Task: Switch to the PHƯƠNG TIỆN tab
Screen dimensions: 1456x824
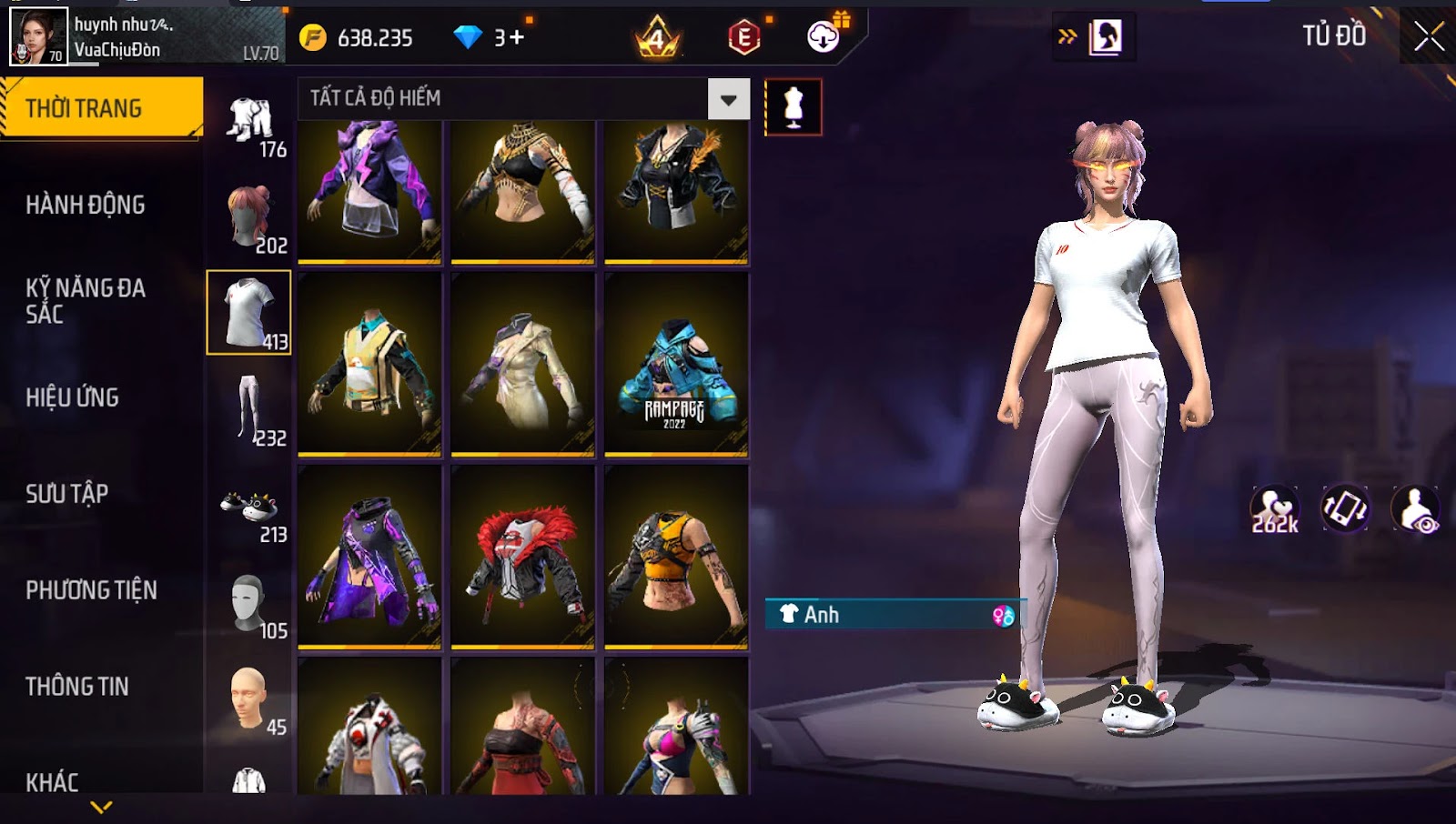Action: [91, 590]
